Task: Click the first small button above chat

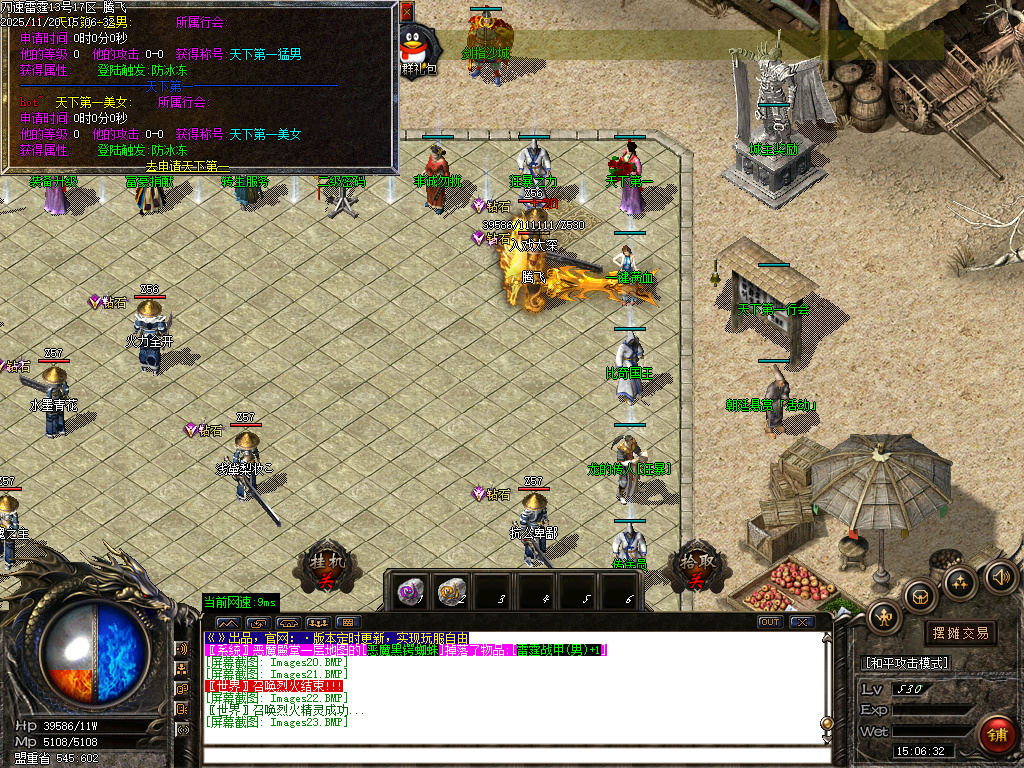Action: (x=226, y=622)
